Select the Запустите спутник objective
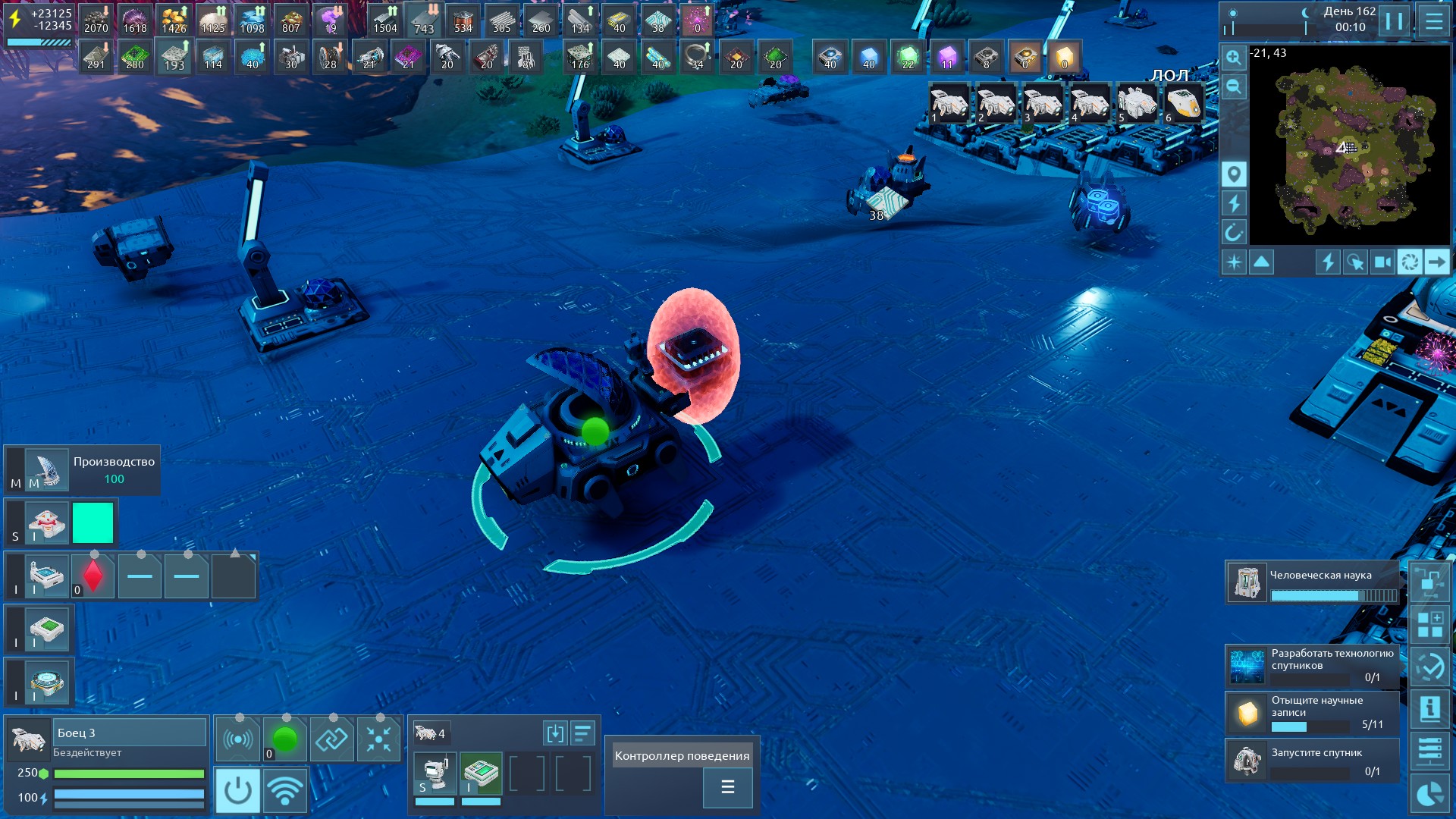The height and width of the screenshot is (819, 1456). 1312,761
